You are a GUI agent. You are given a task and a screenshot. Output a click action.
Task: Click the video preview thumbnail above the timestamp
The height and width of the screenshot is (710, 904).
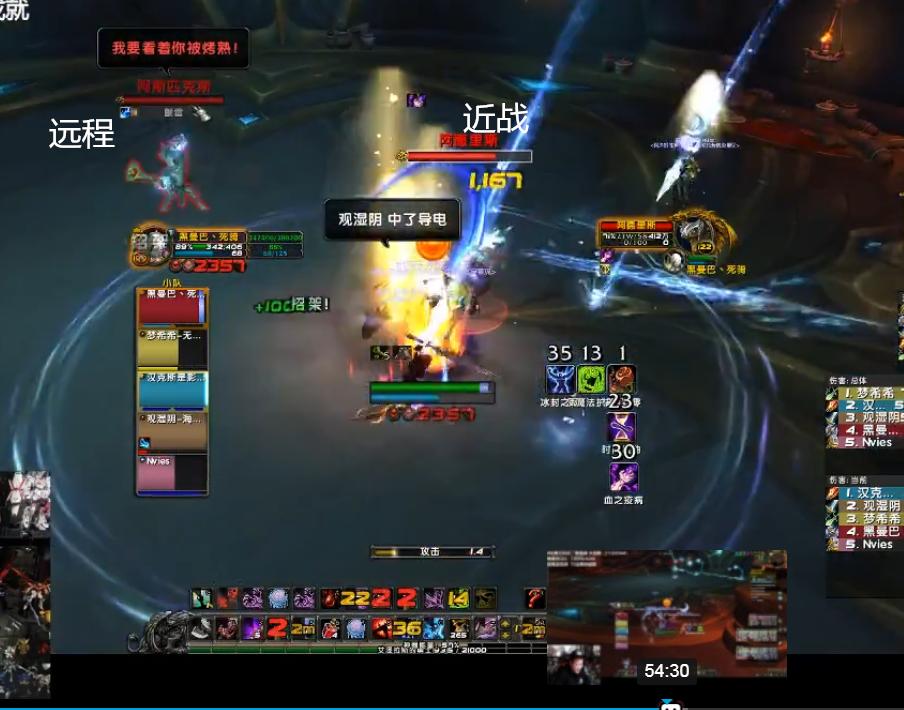coord(666,613)
